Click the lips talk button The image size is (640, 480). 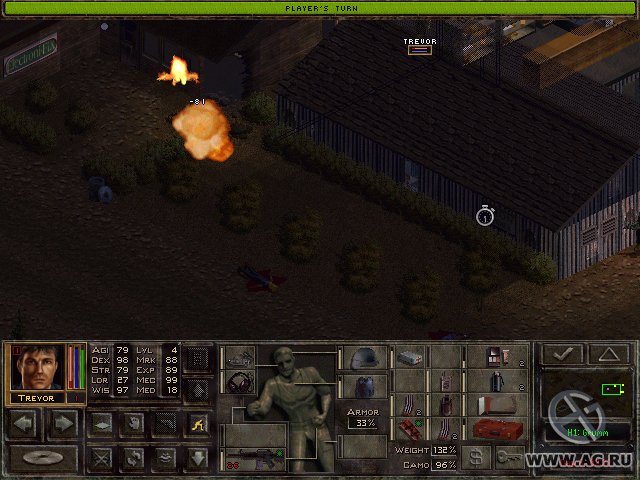pyautogui.click(x=164, y=458)
